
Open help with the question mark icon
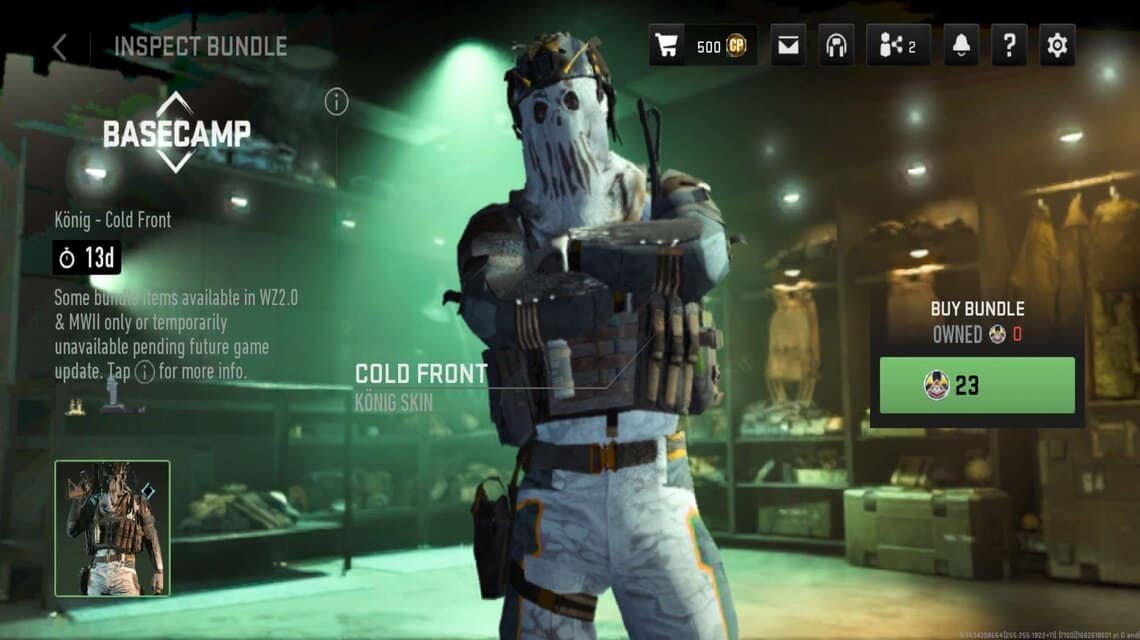pyautogui.click(x=1009, y=46)
